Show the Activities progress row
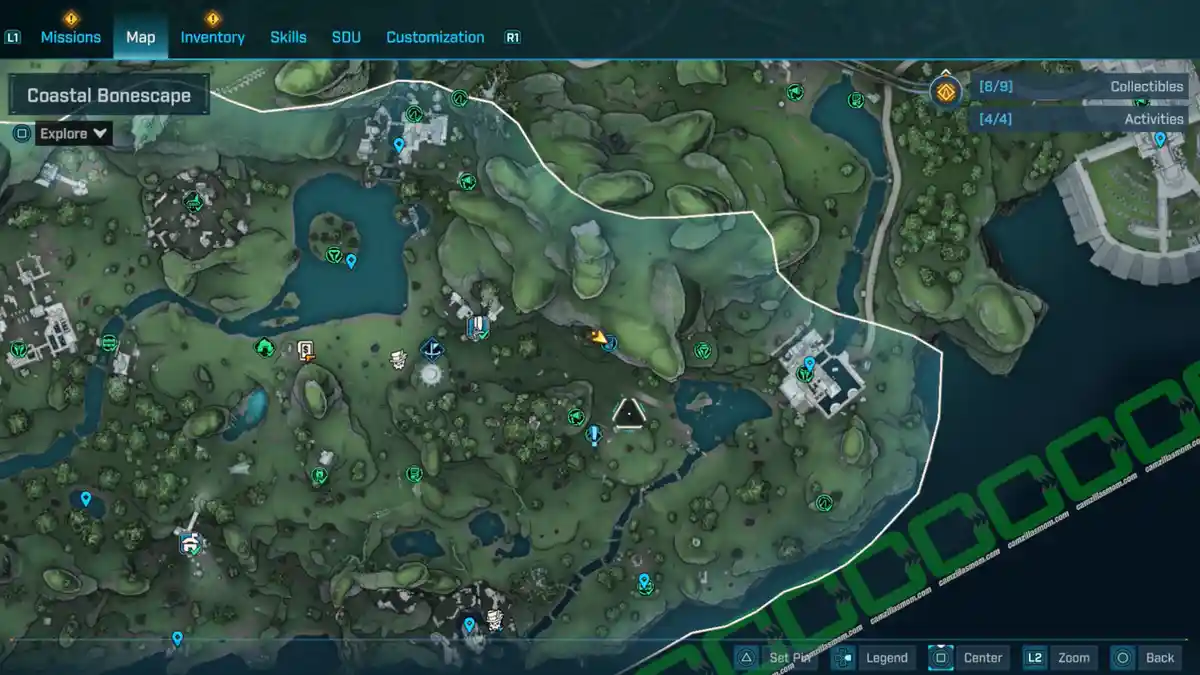Viewport: 1200px width, 675px height. pos(1080,119)
